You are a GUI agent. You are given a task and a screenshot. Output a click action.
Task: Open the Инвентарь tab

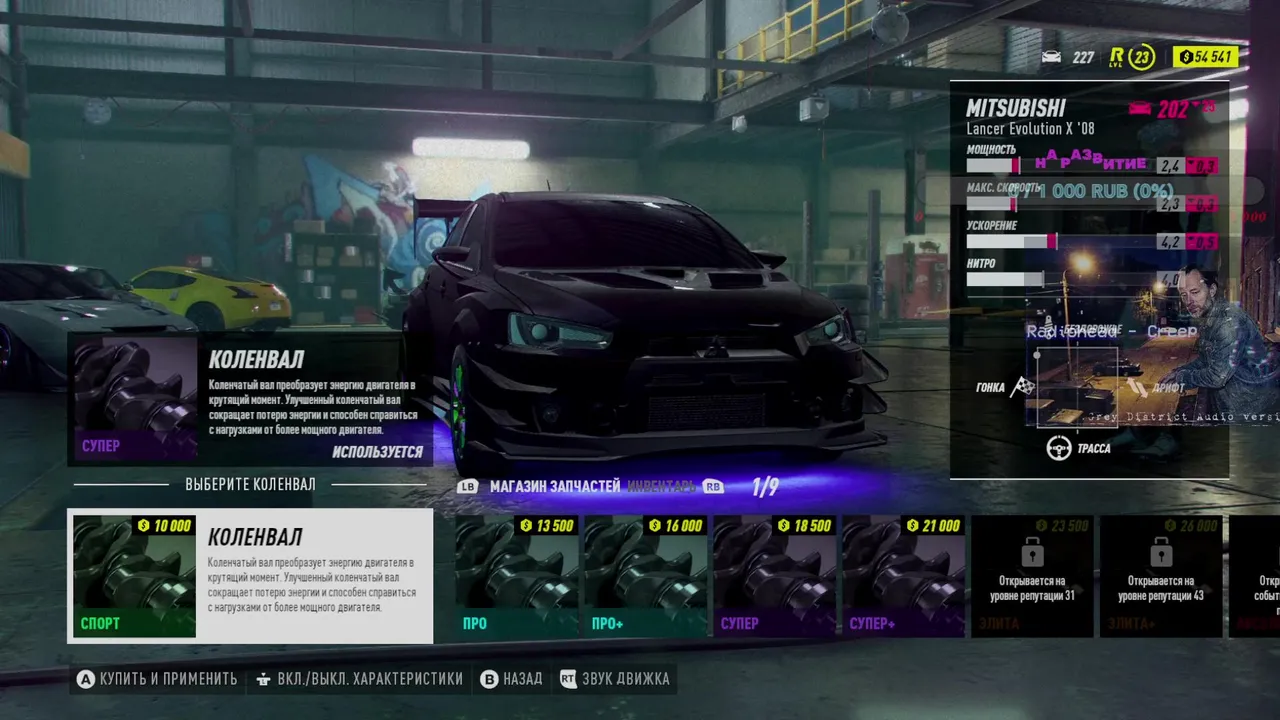[661, 487]
